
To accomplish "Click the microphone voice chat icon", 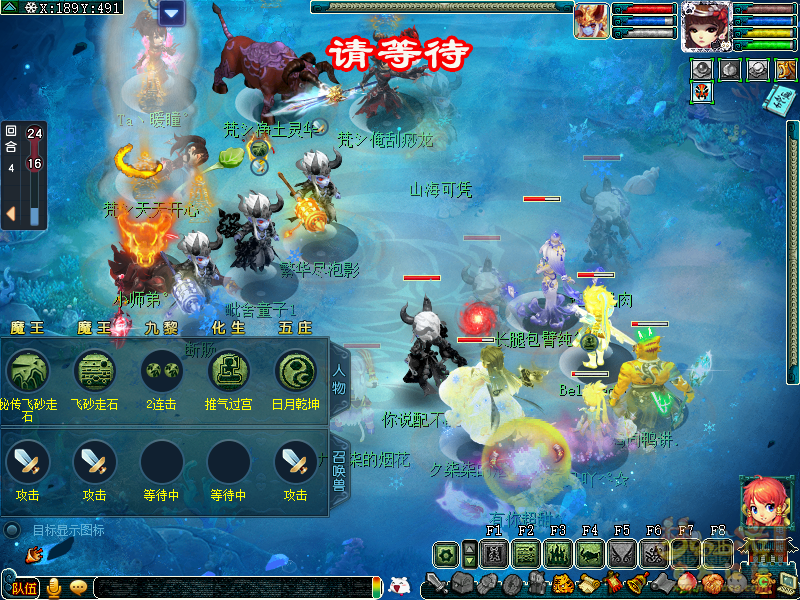I will point(54,587).
